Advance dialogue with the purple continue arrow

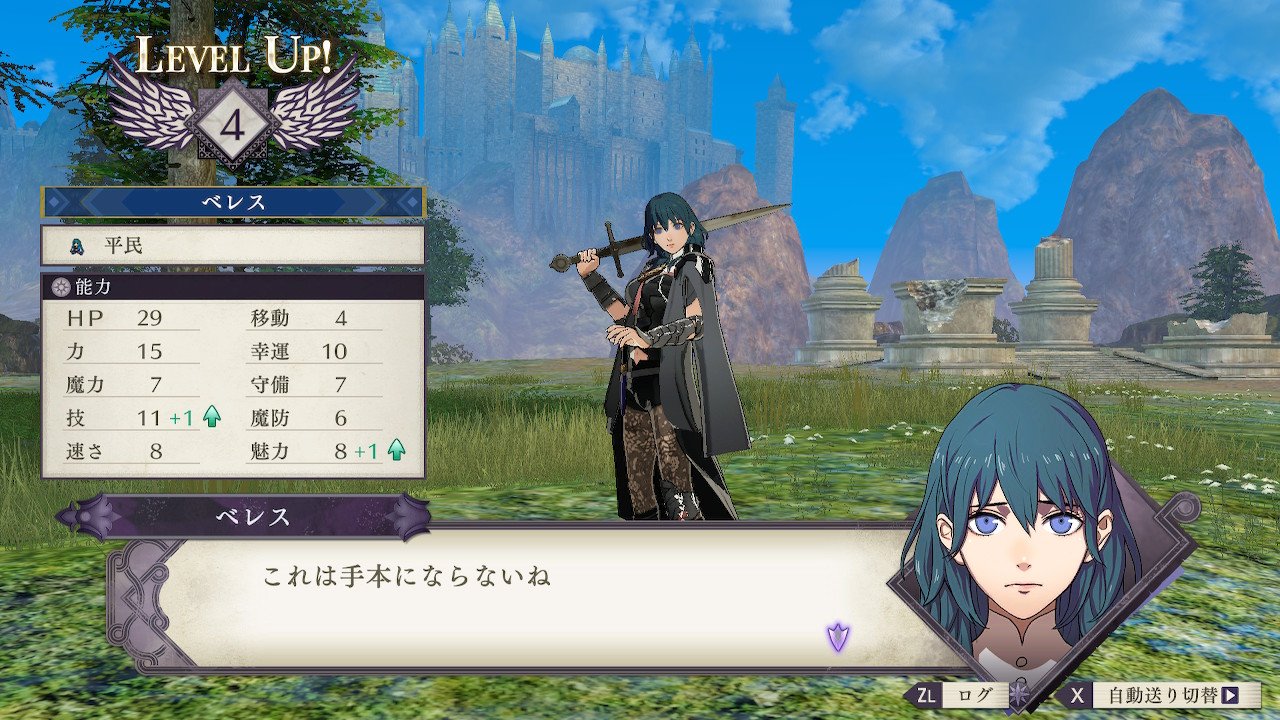[837, 635]
